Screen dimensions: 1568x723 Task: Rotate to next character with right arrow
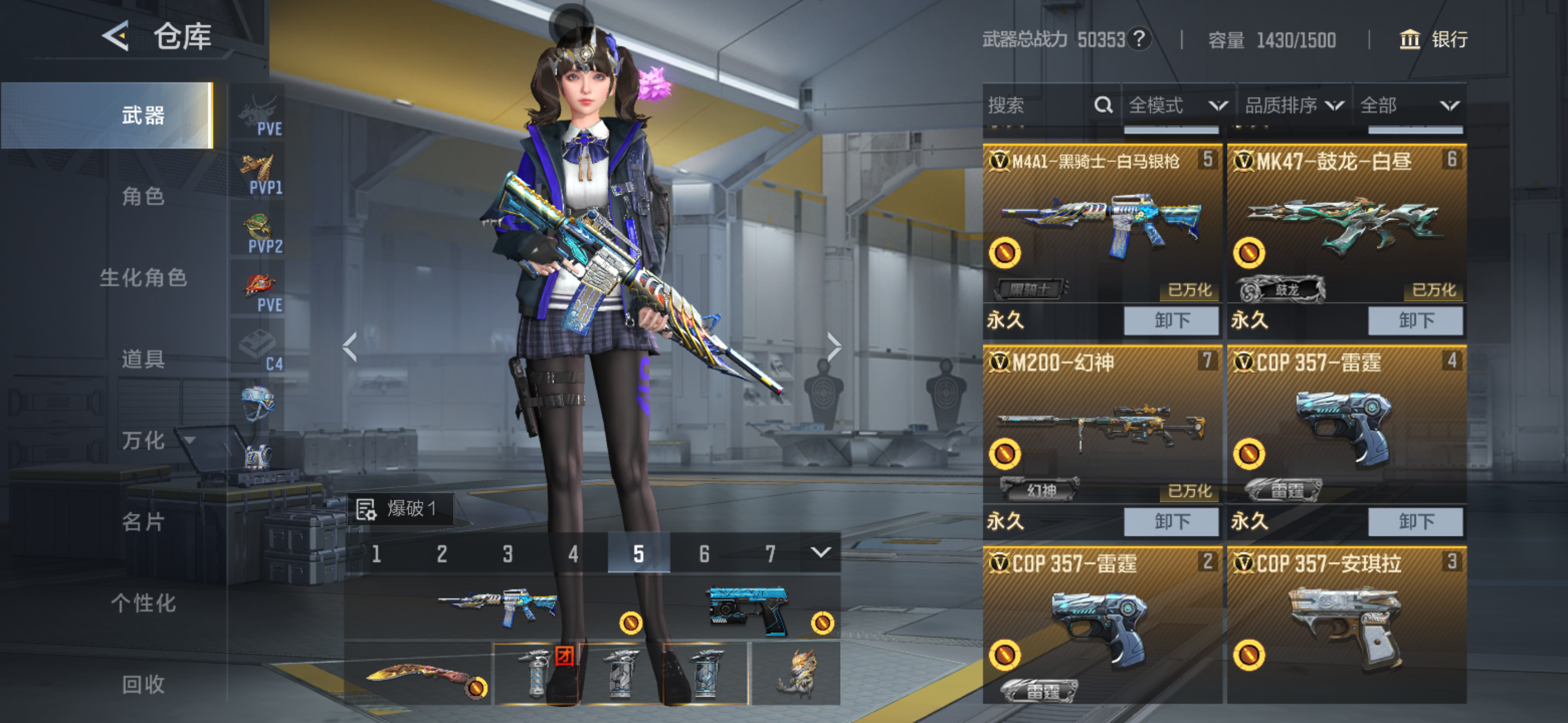pos(833,347)
